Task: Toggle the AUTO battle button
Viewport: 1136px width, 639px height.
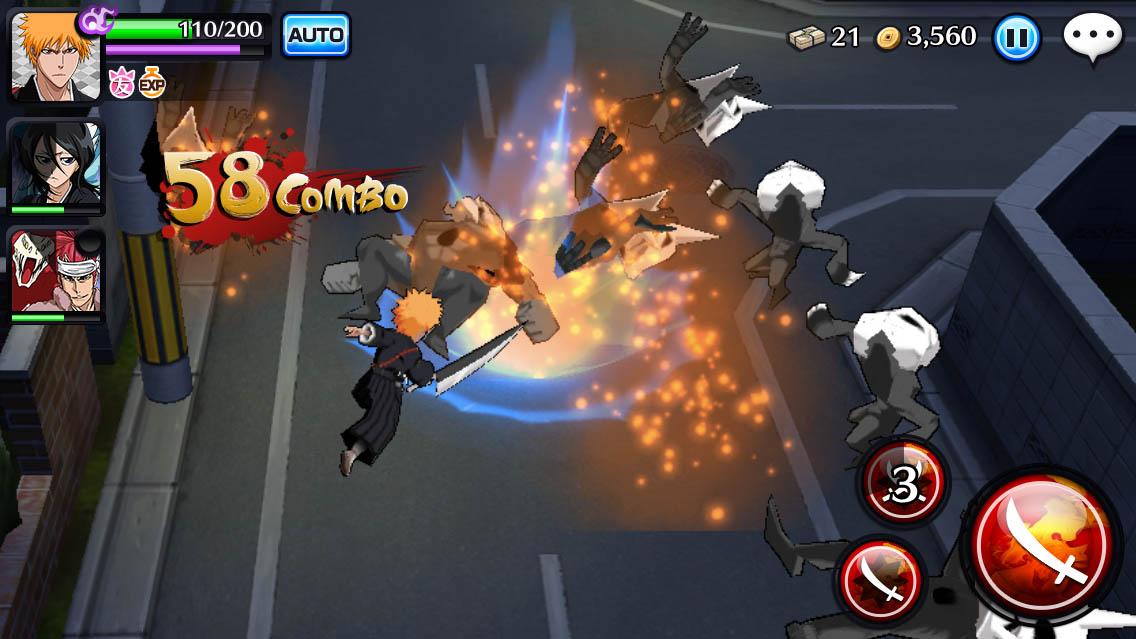Action: click(316, 36)
